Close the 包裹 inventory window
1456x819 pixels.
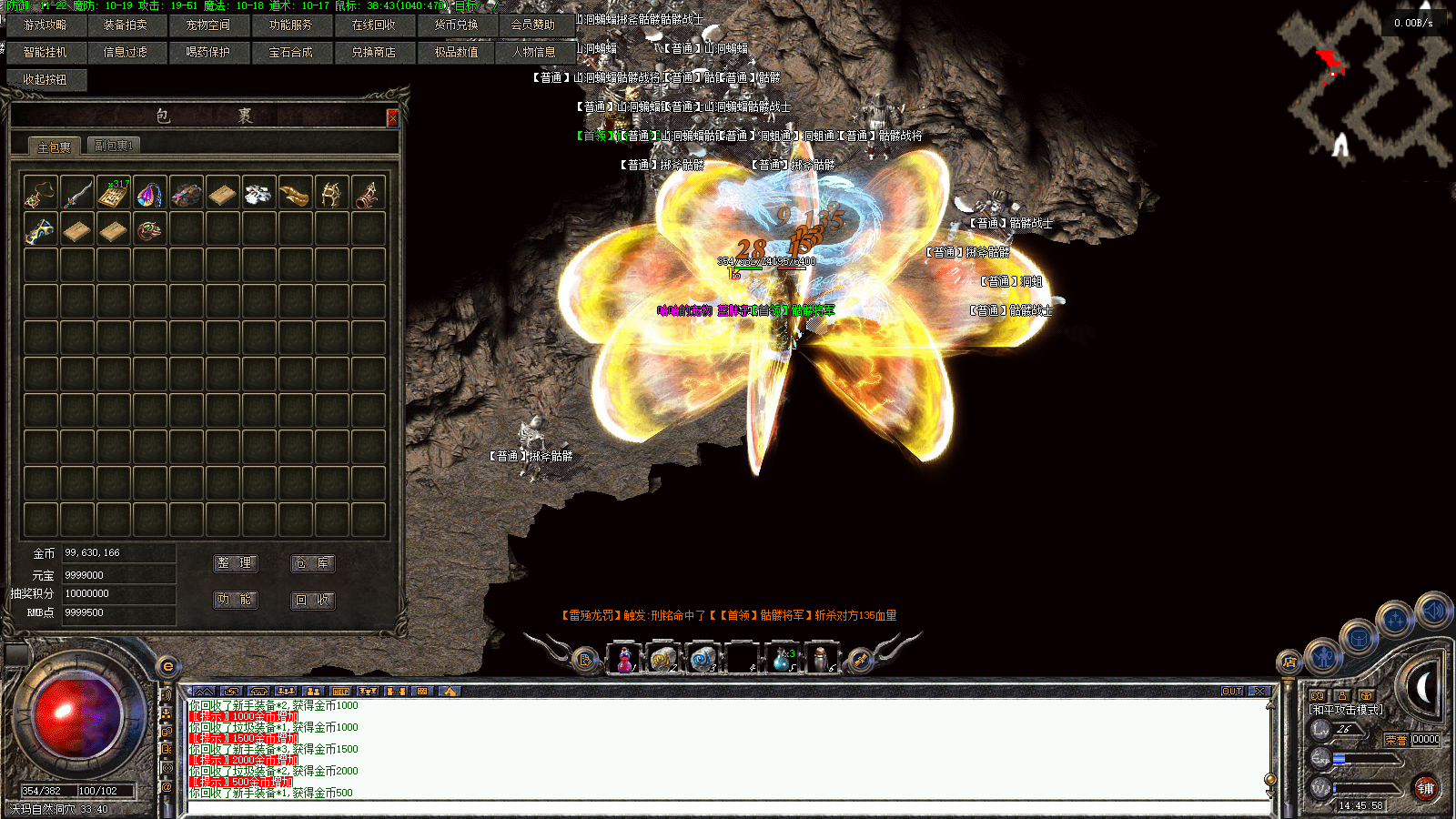click(x=392, y=117)
